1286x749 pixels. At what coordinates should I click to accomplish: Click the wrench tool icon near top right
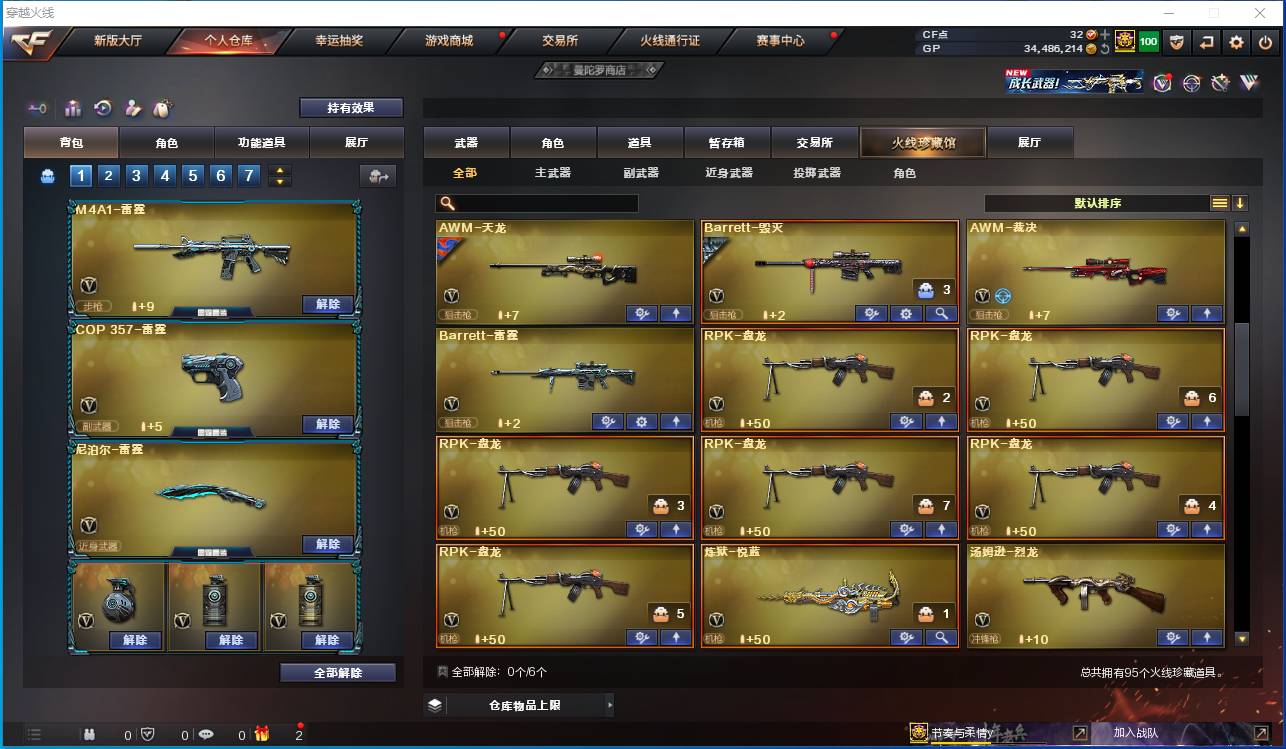coord(1220,84)
